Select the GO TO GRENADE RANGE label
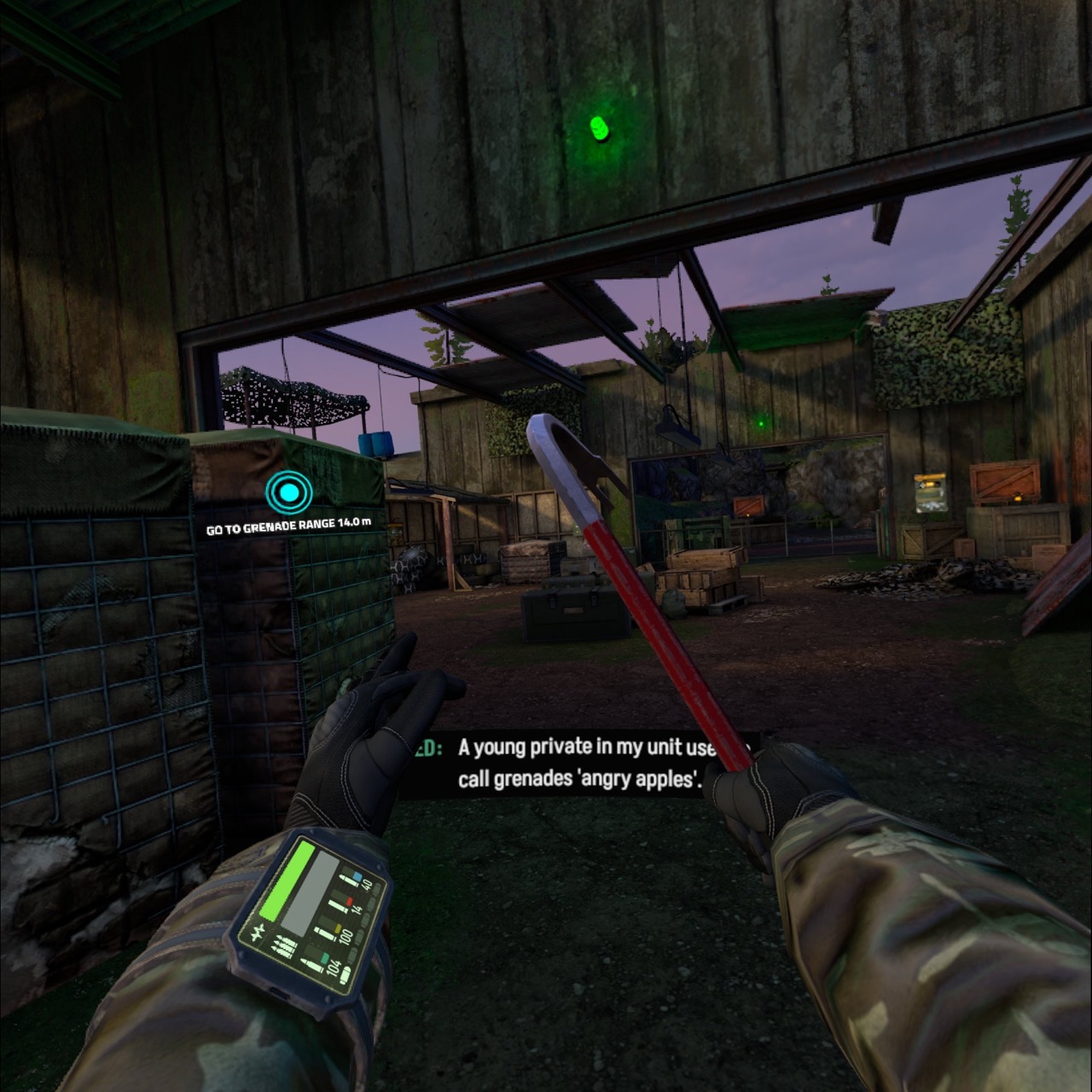 click(x=288, y=526)
